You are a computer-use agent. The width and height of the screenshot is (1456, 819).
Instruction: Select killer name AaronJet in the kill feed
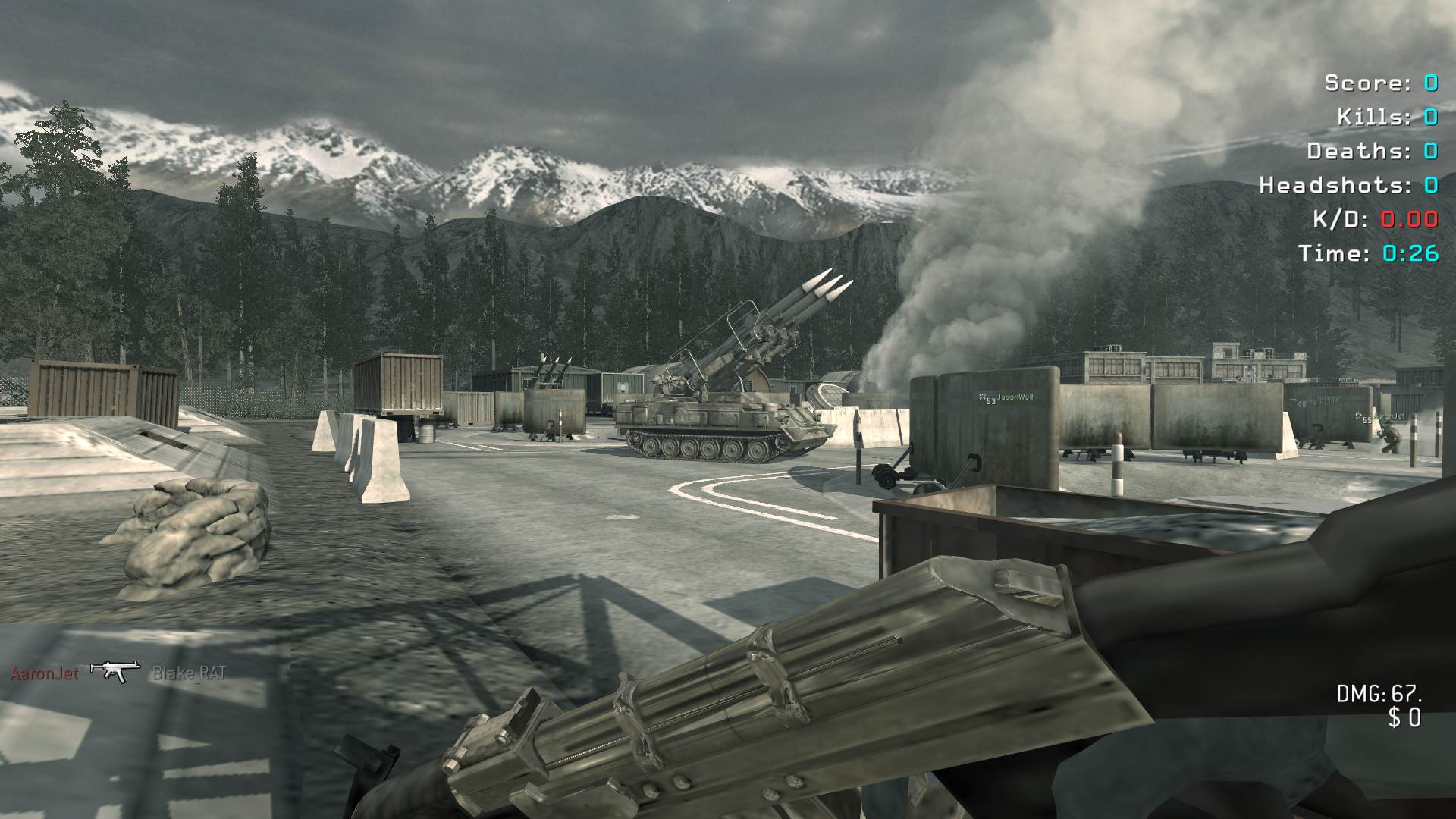(44, 673)
